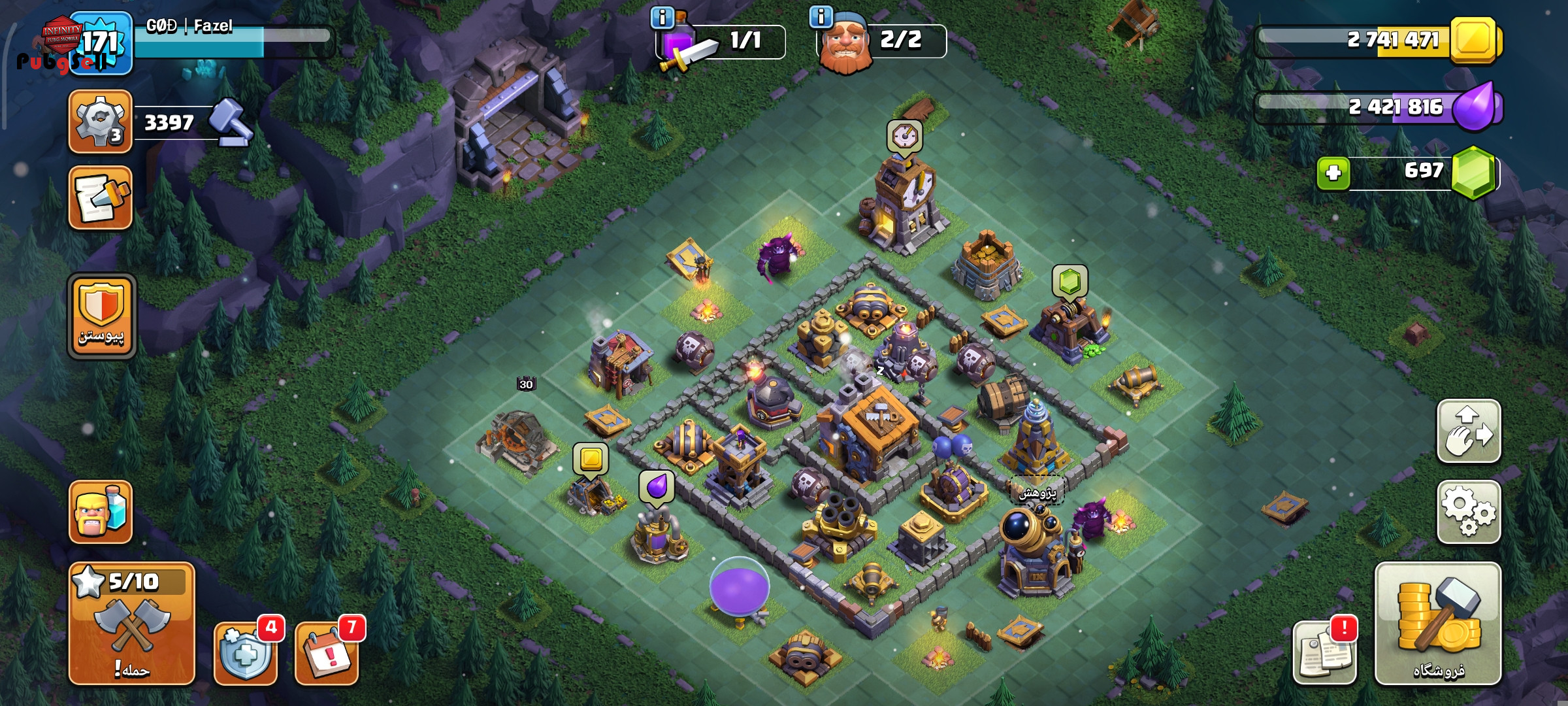
Task: Open the news notes with red alert
Action: coord(1324,652)
